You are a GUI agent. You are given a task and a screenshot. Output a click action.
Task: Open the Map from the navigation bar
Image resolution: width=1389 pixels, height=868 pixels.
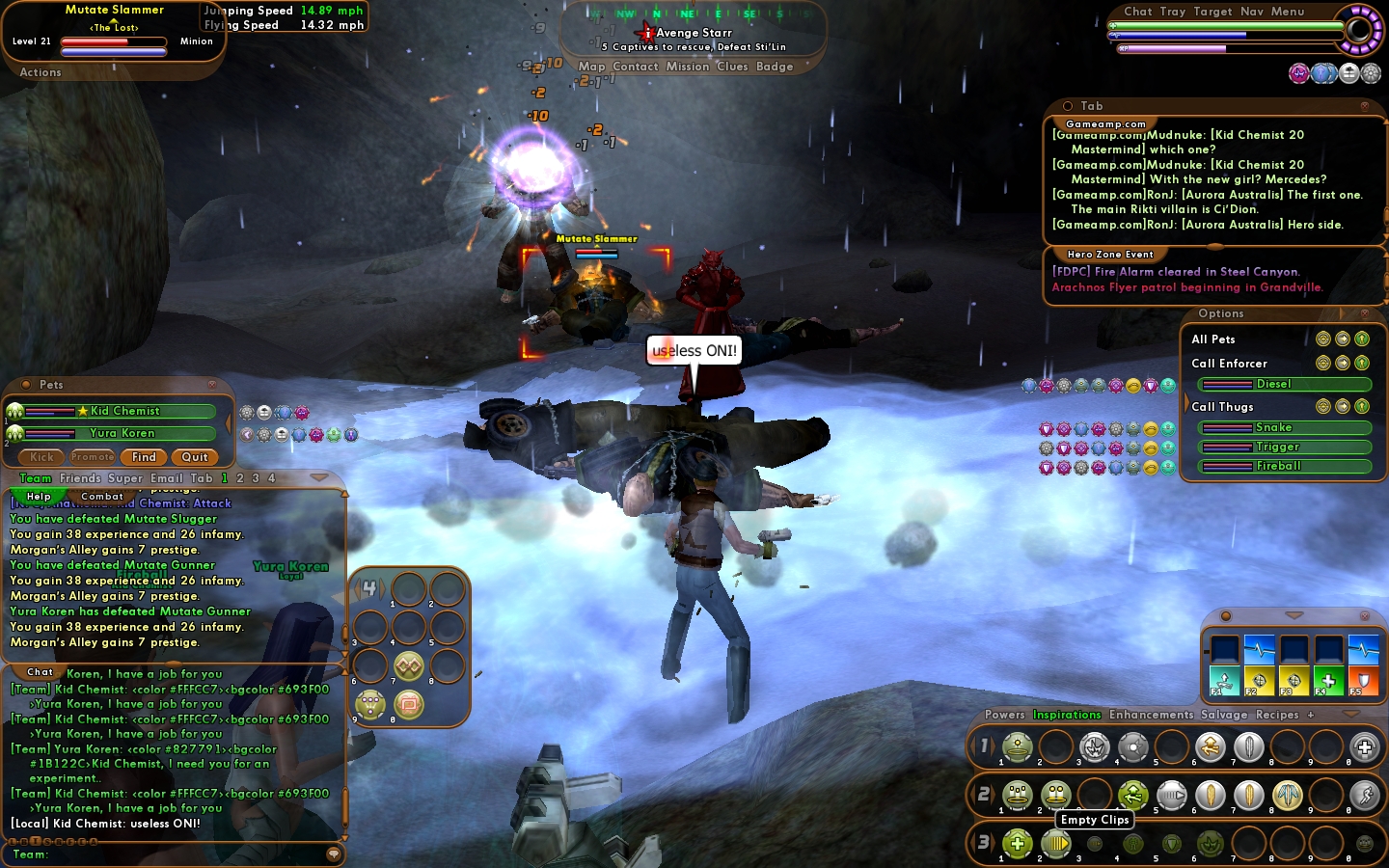(x=591, y=67)
